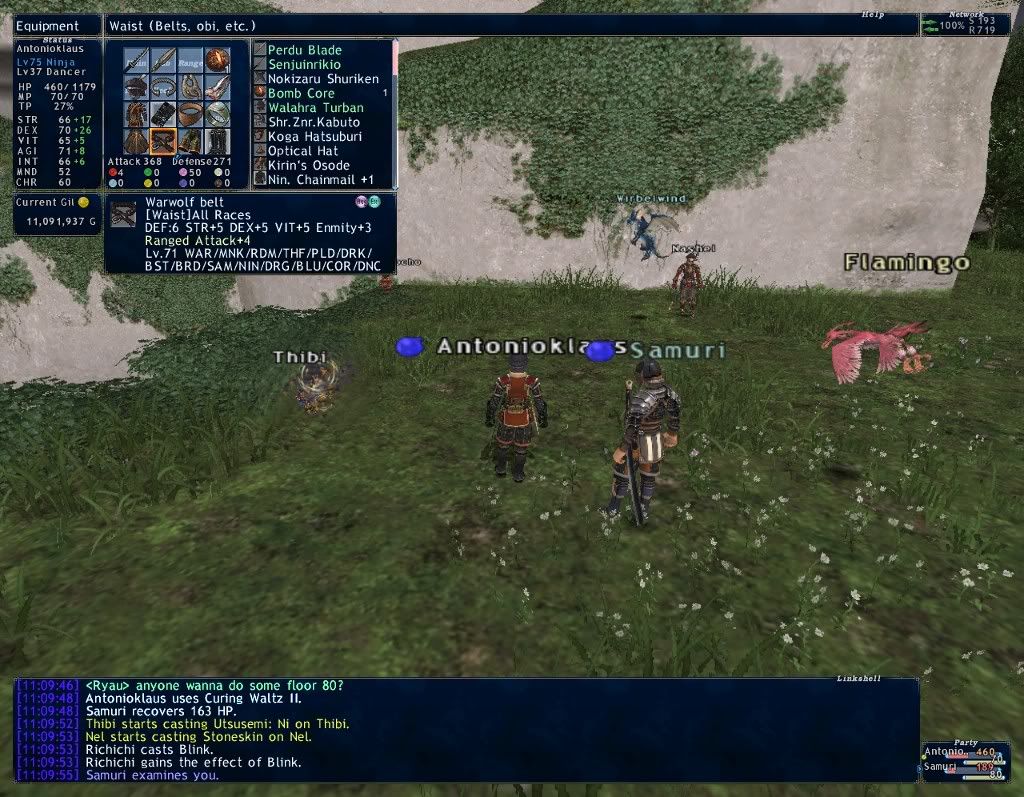Pick Koga Hatsuburi from the item list
1024x797 pixels.
point(314,136)
